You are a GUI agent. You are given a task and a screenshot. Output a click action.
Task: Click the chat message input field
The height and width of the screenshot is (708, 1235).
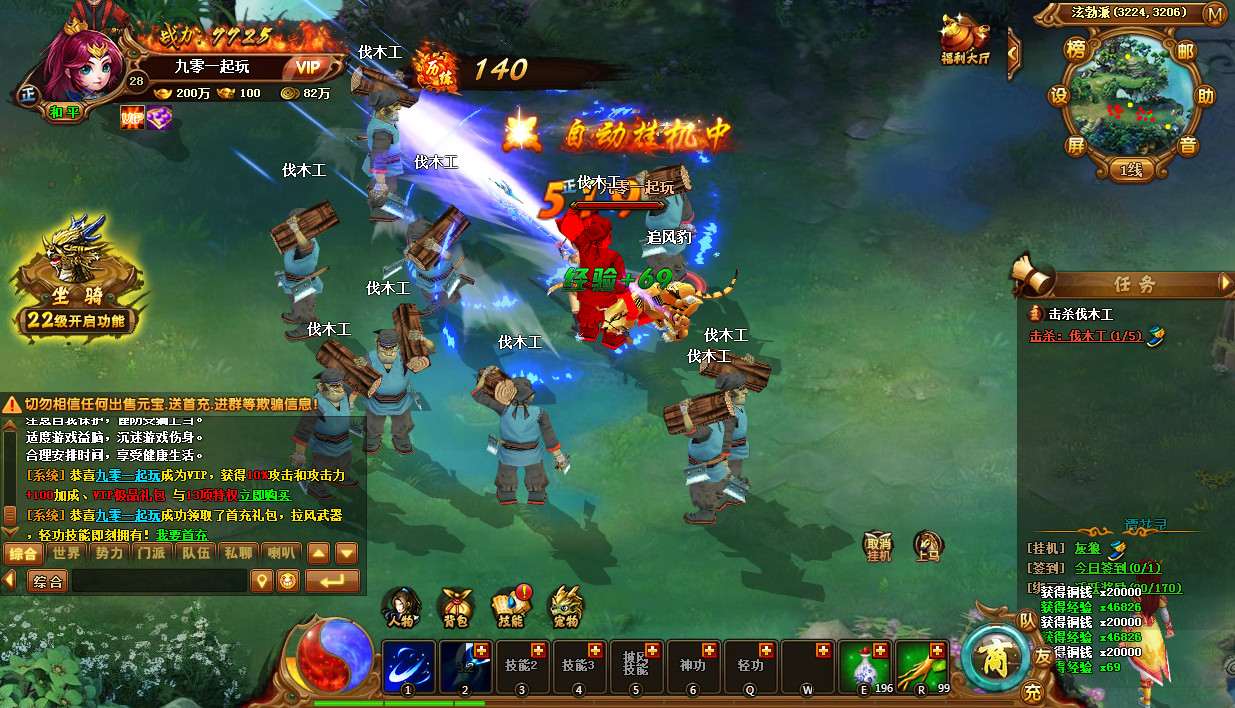coord(158,580)
